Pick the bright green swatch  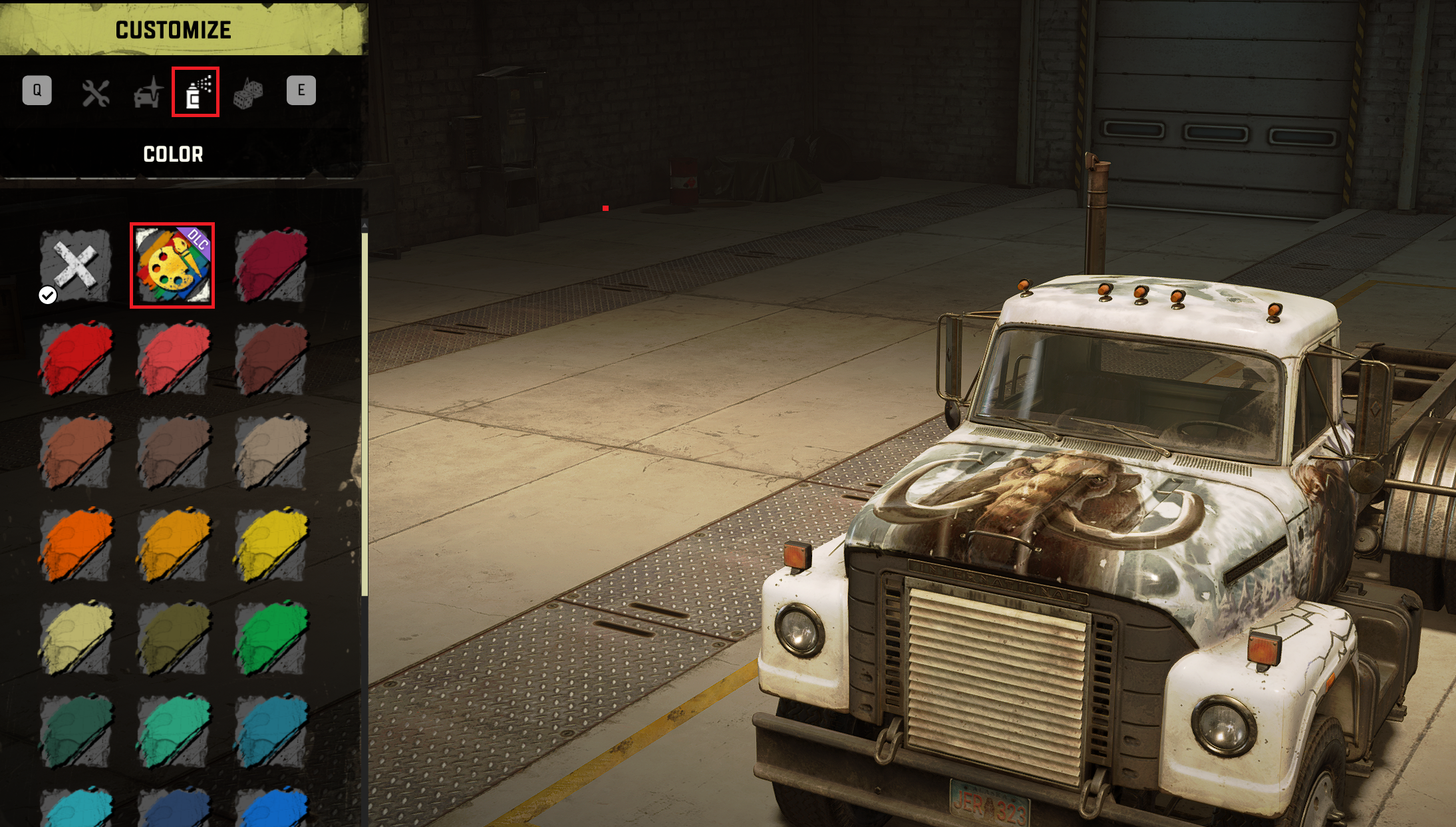click(271, 638)
